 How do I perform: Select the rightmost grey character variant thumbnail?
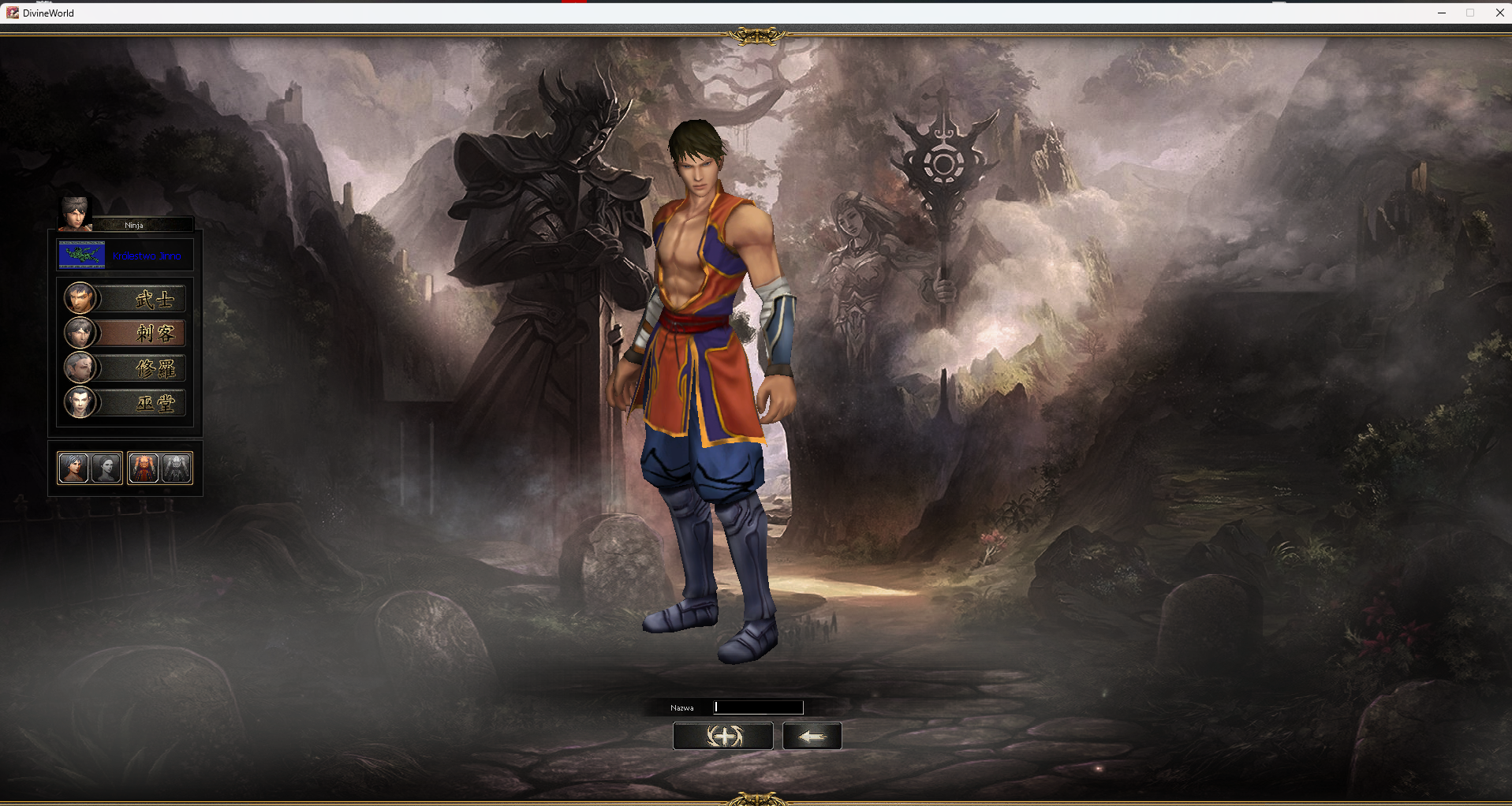click(x=176, y=468)
